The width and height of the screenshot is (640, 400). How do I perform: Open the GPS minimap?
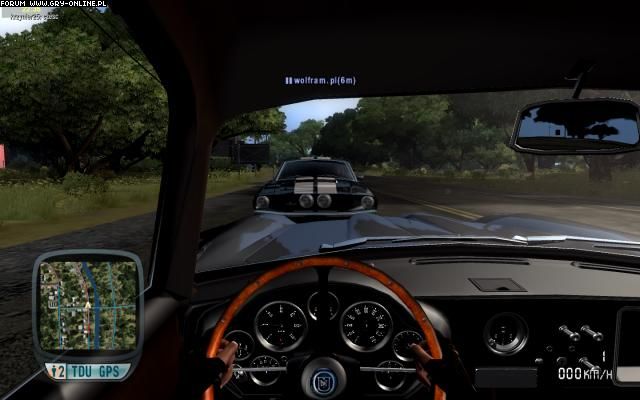pos(88,305)
